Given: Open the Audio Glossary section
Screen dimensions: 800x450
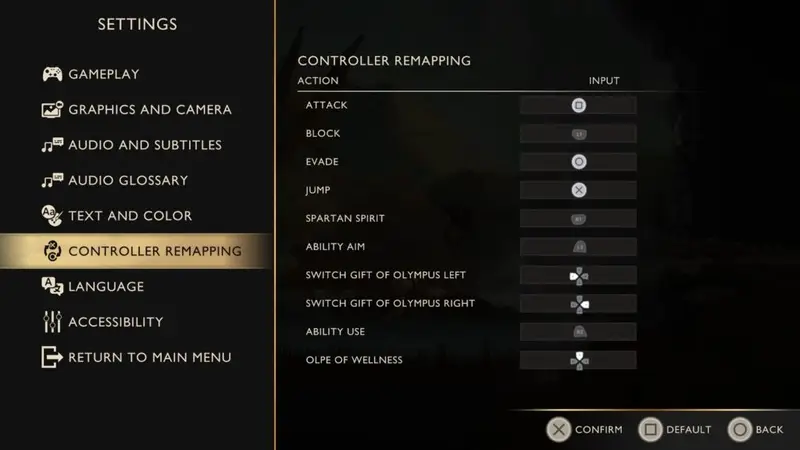Looking at the screenshot, I should point(127,180).
